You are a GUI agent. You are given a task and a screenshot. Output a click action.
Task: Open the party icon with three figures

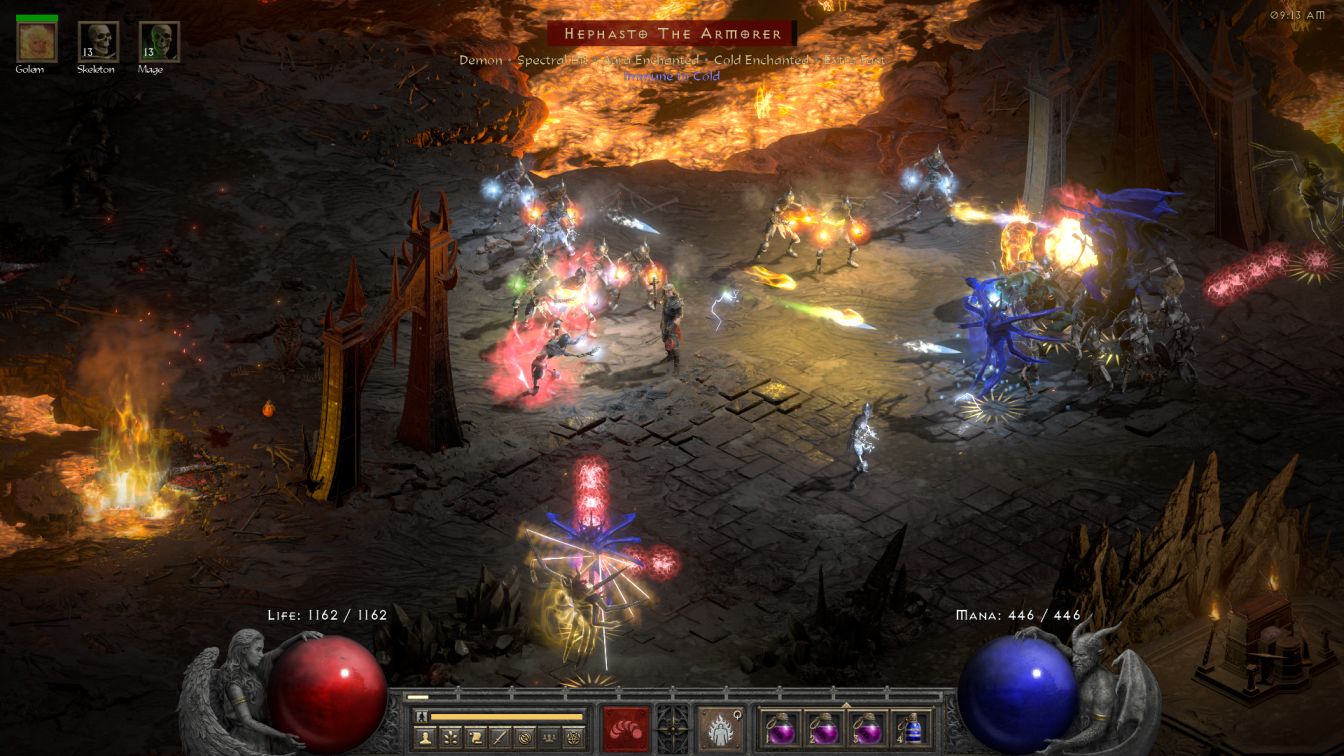[549, 738]
